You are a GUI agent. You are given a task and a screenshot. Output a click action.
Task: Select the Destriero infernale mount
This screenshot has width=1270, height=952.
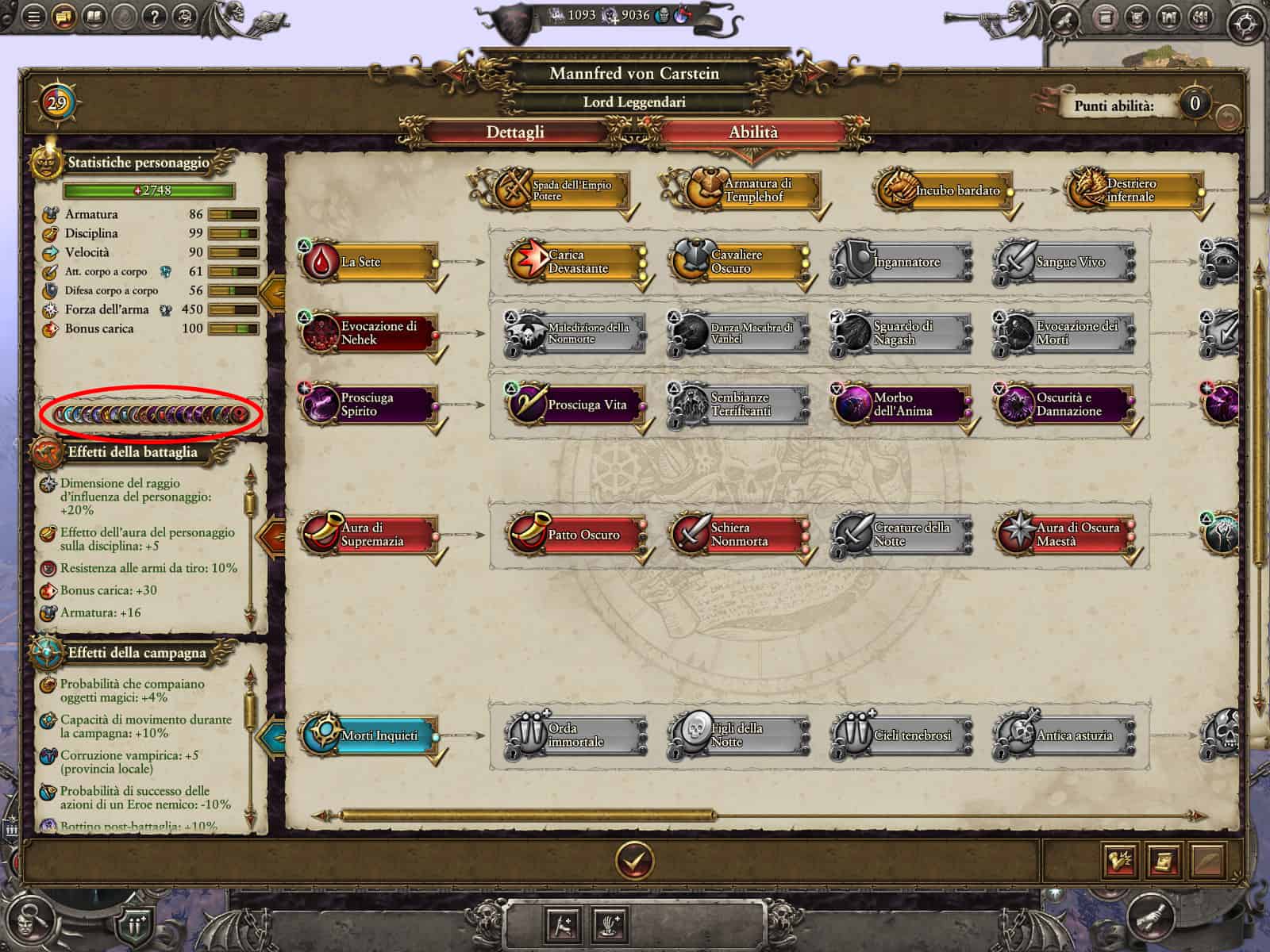[x=1133, y=190]
